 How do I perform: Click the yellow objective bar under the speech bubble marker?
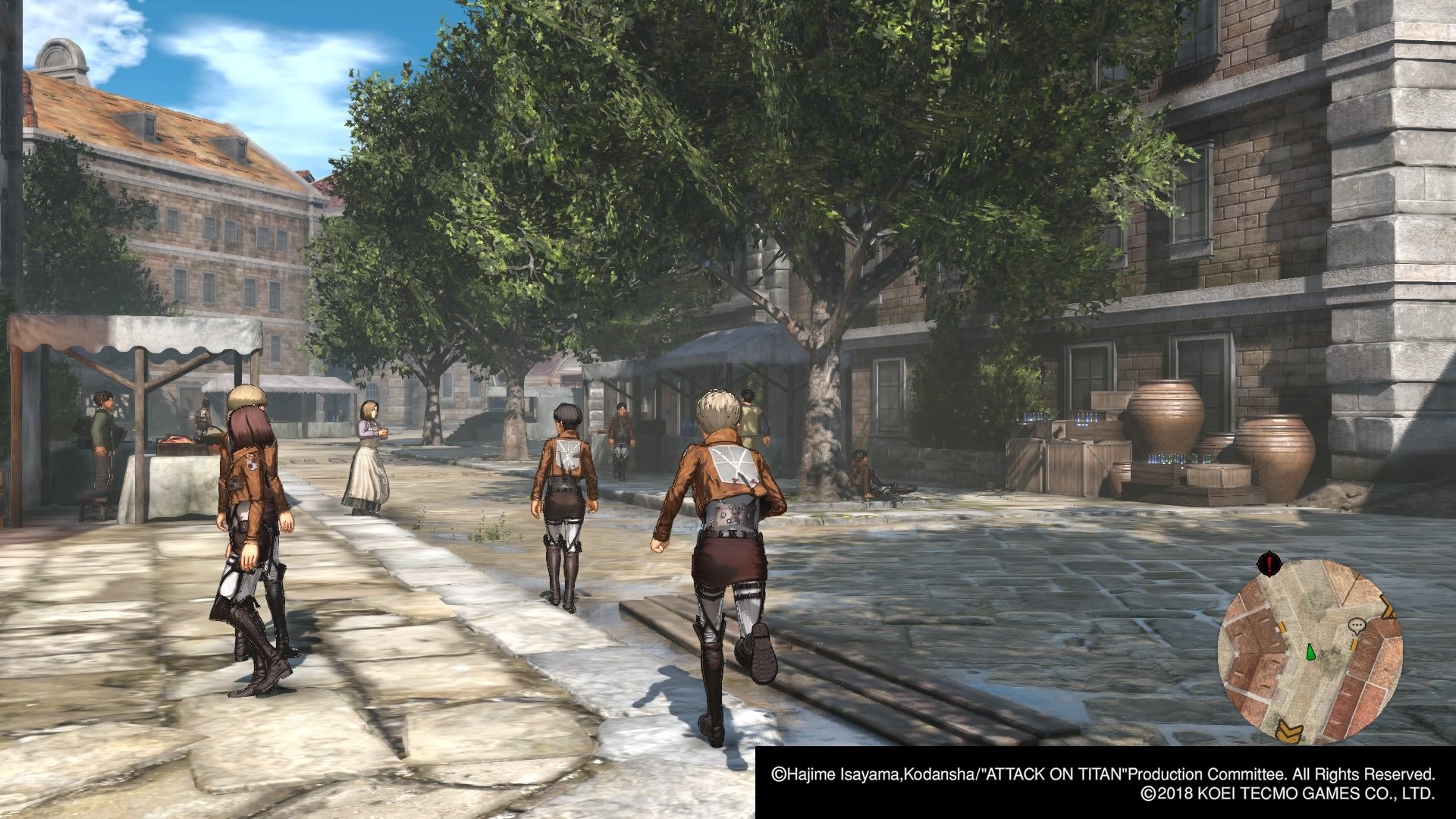(x=1354, y=644)
